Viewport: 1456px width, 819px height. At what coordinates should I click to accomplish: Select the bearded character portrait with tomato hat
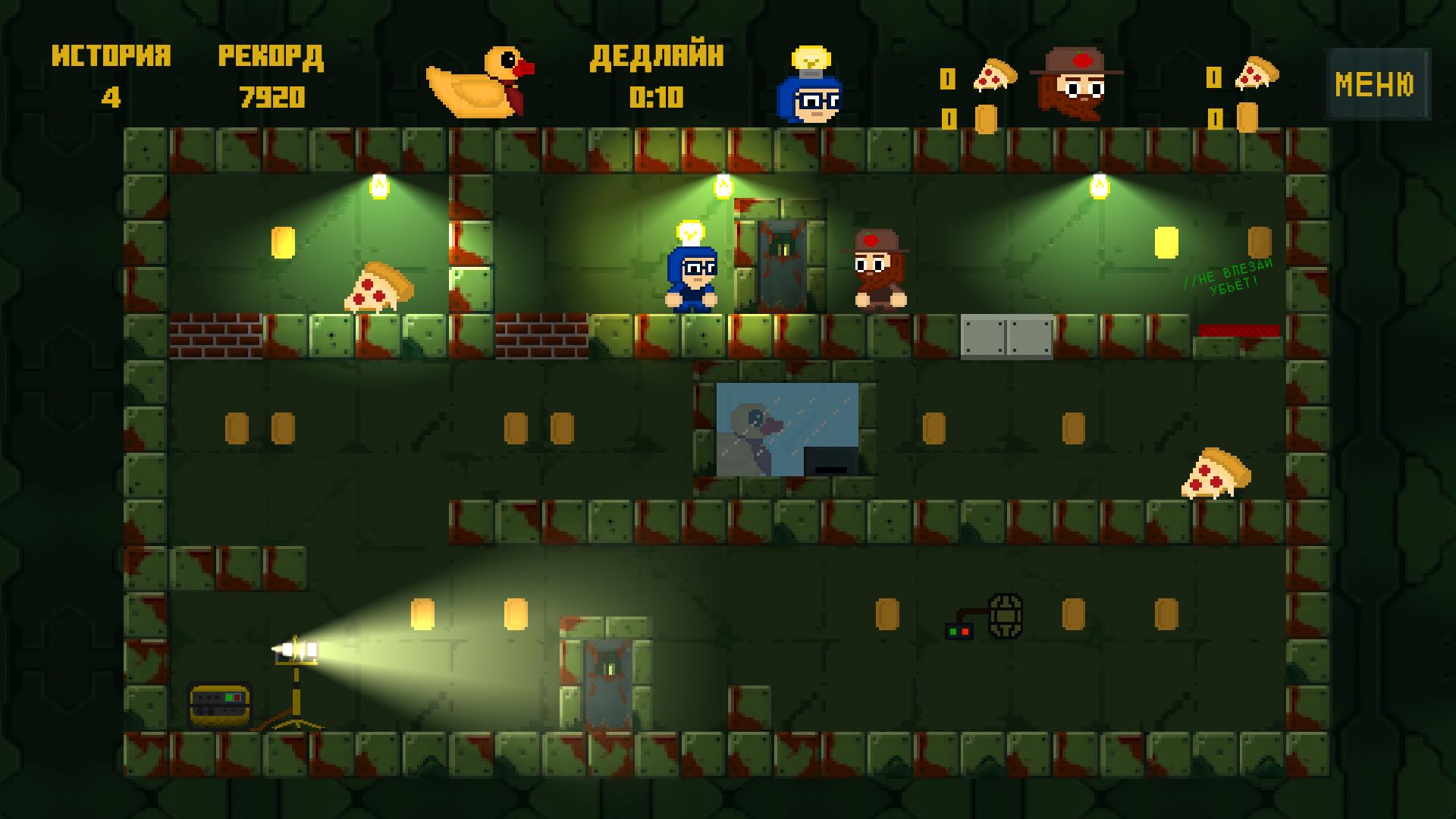(1077, 83)
